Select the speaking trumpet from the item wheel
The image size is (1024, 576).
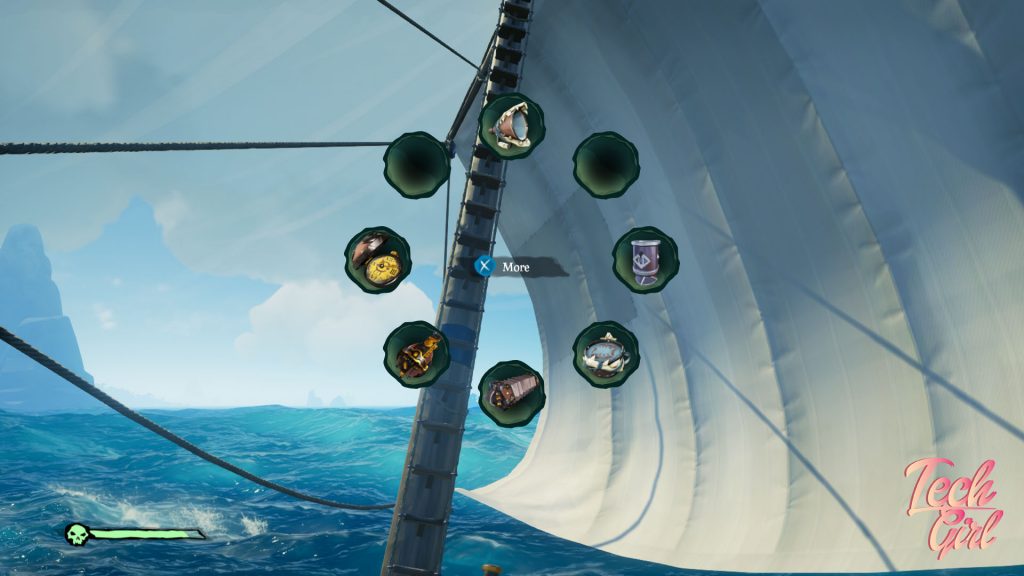[x=512, y=127]
